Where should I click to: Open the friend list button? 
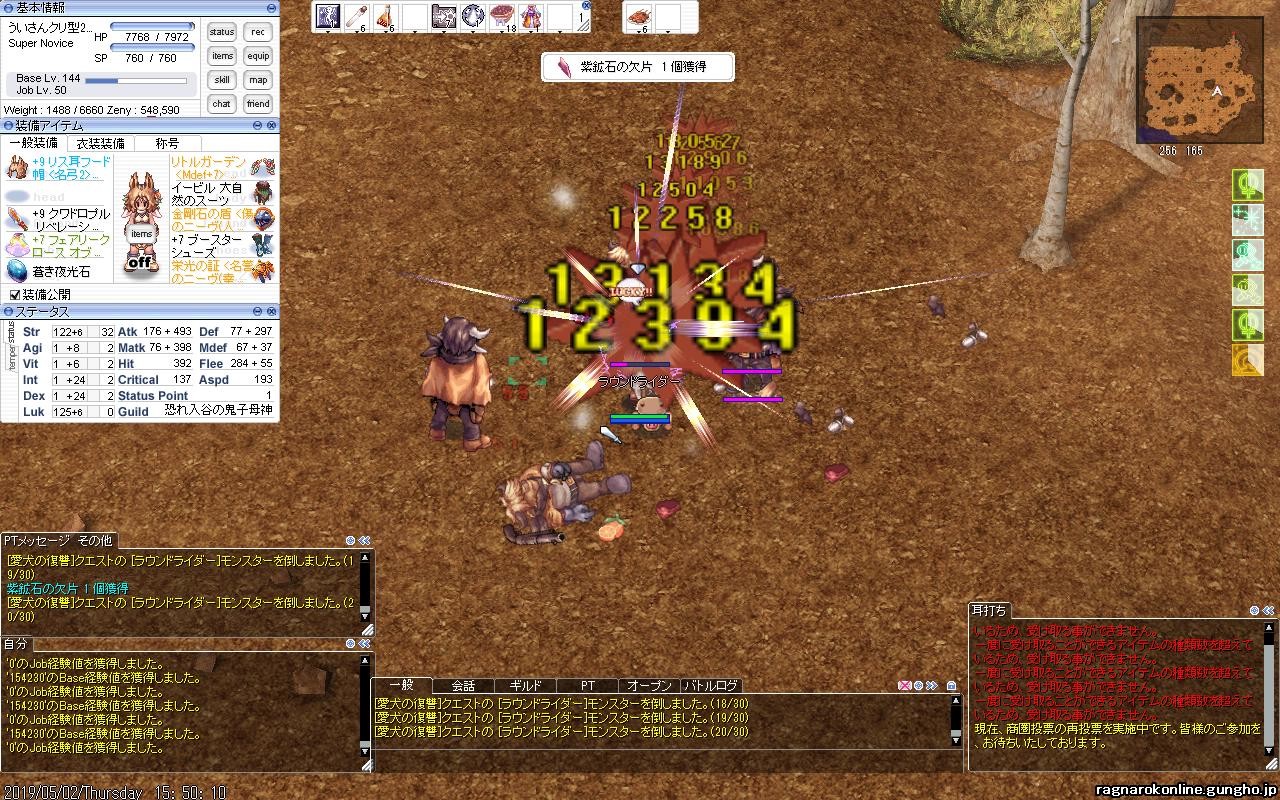(x=258, y=104)
